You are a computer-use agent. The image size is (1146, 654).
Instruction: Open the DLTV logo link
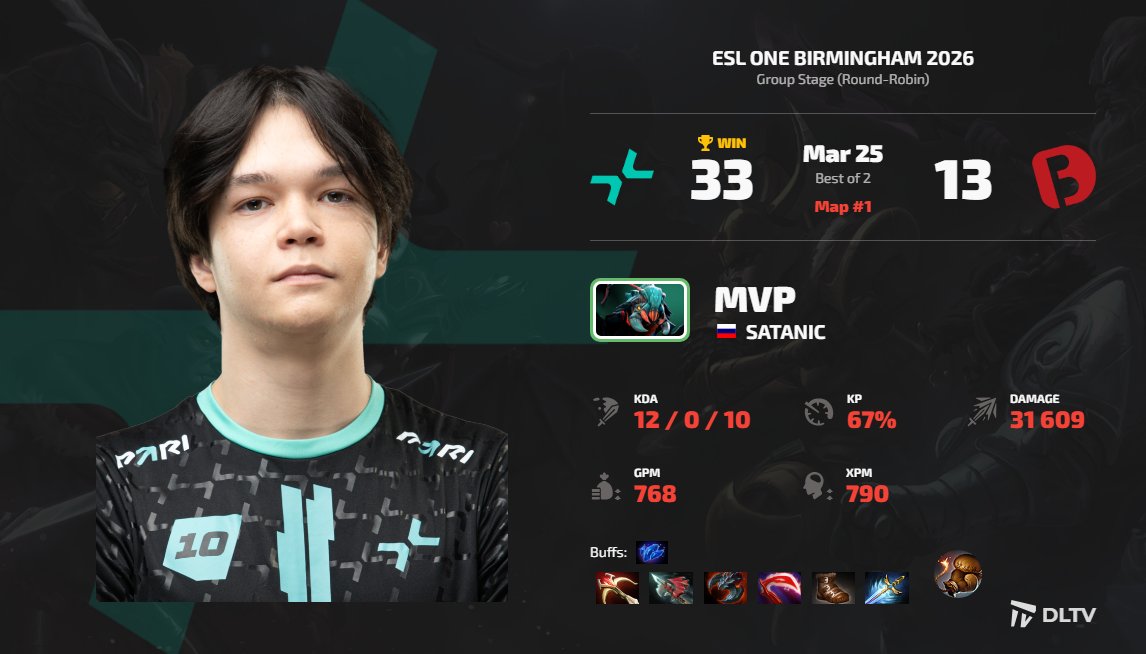tap(1053, 614)
